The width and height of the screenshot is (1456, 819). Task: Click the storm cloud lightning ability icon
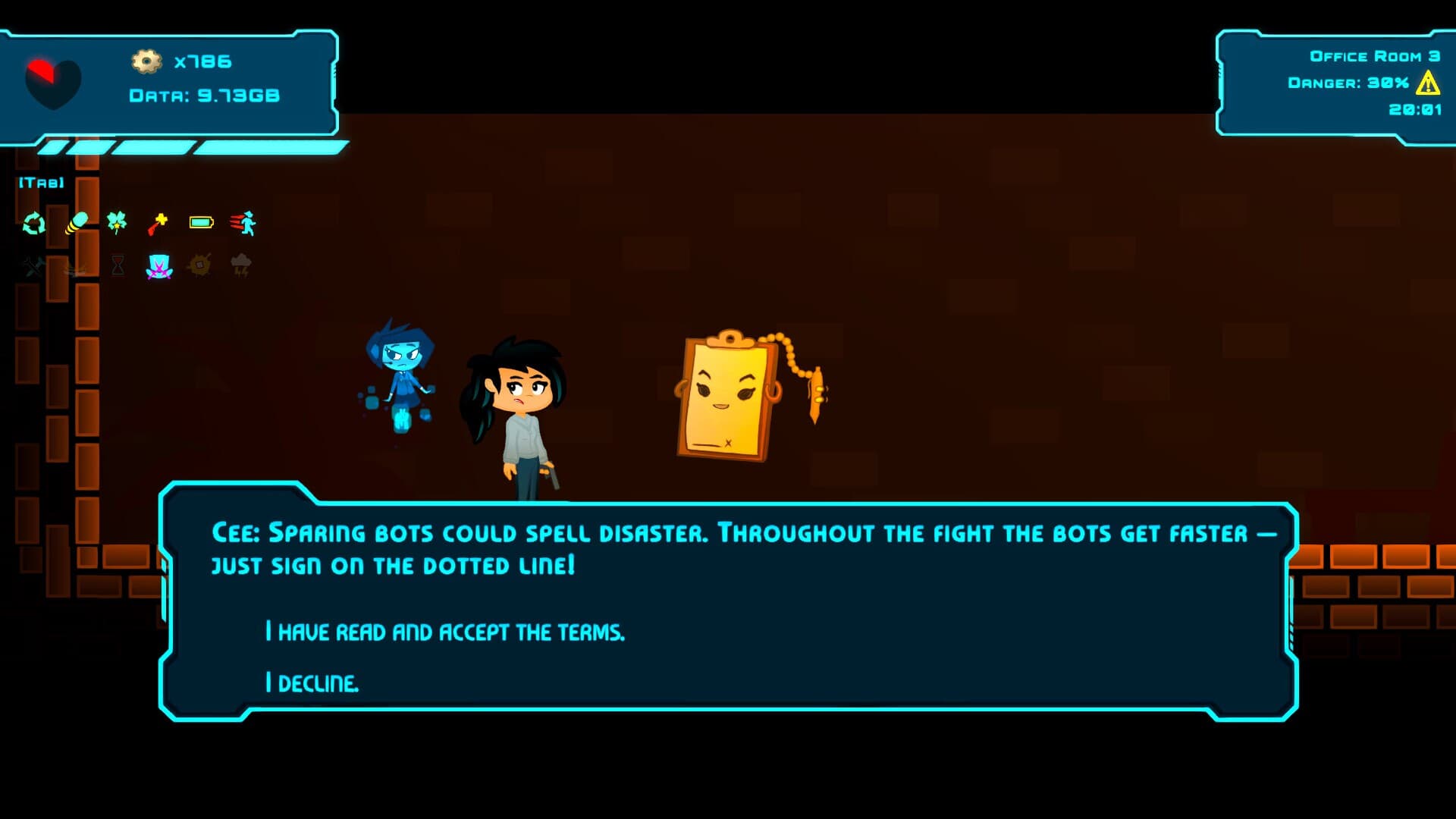coord(241,264)
